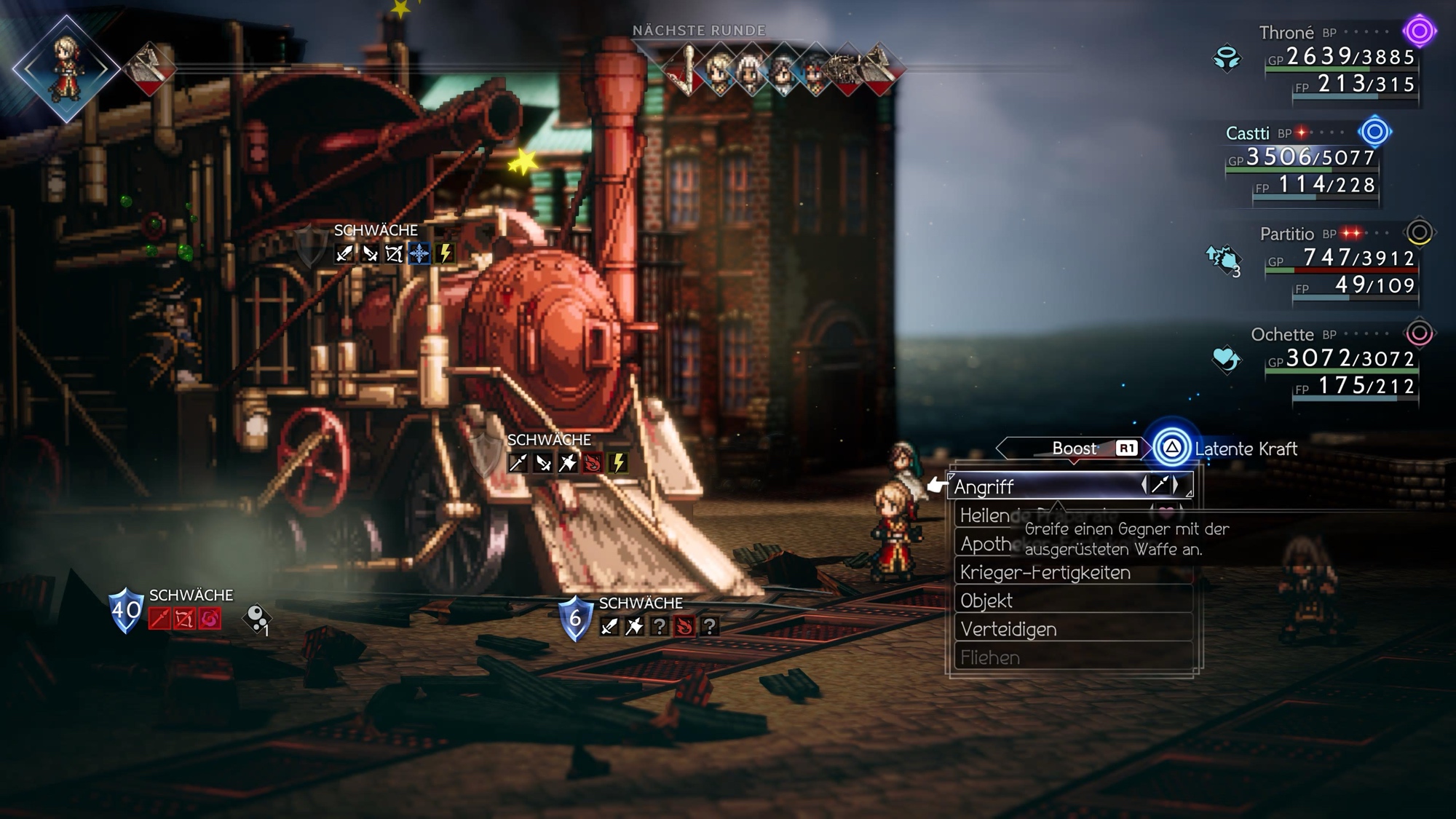Cycle the weapon selector on Angriff

click(1160, 486)
